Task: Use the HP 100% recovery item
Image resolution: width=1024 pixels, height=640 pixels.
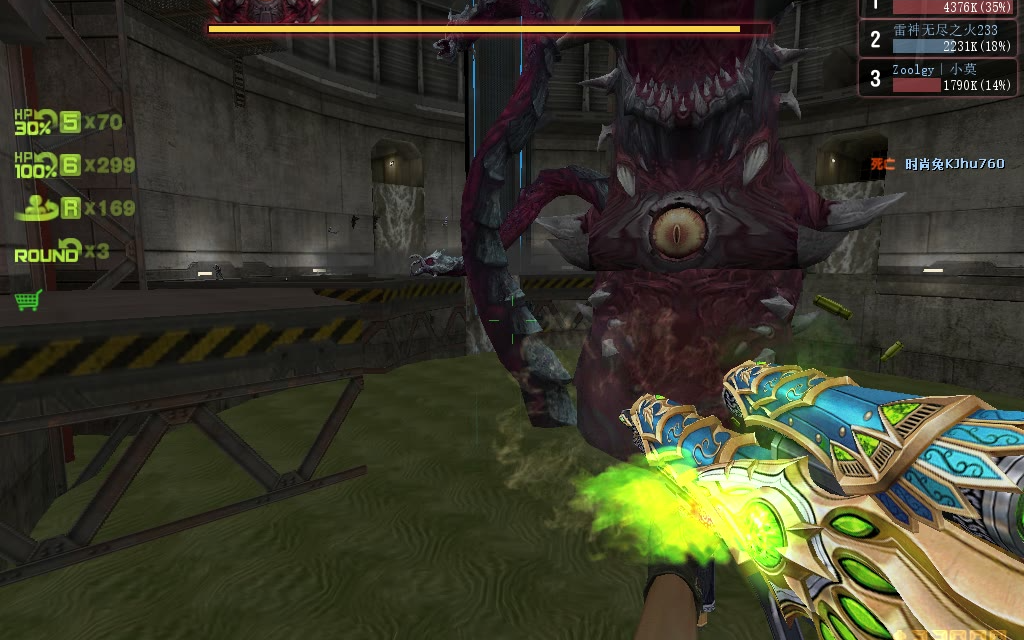Action: (36, 165)
